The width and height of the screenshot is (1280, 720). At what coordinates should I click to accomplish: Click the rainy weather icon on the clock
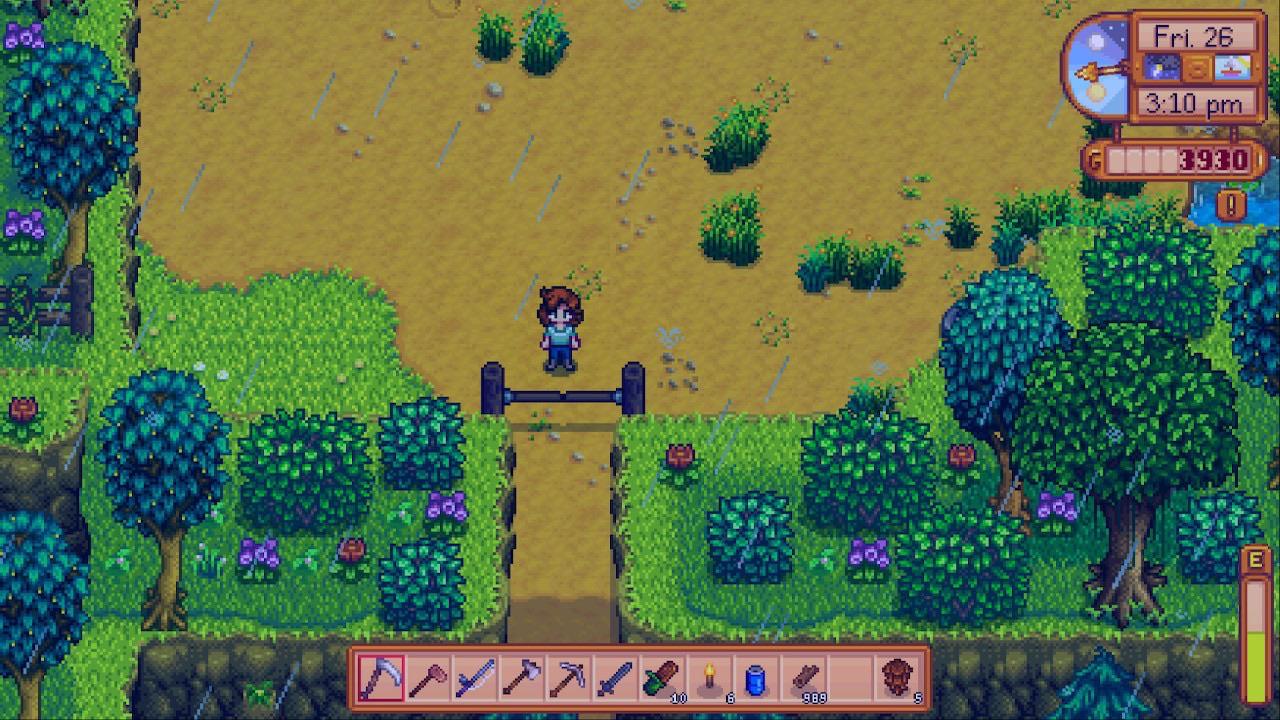coord(1162,67)
